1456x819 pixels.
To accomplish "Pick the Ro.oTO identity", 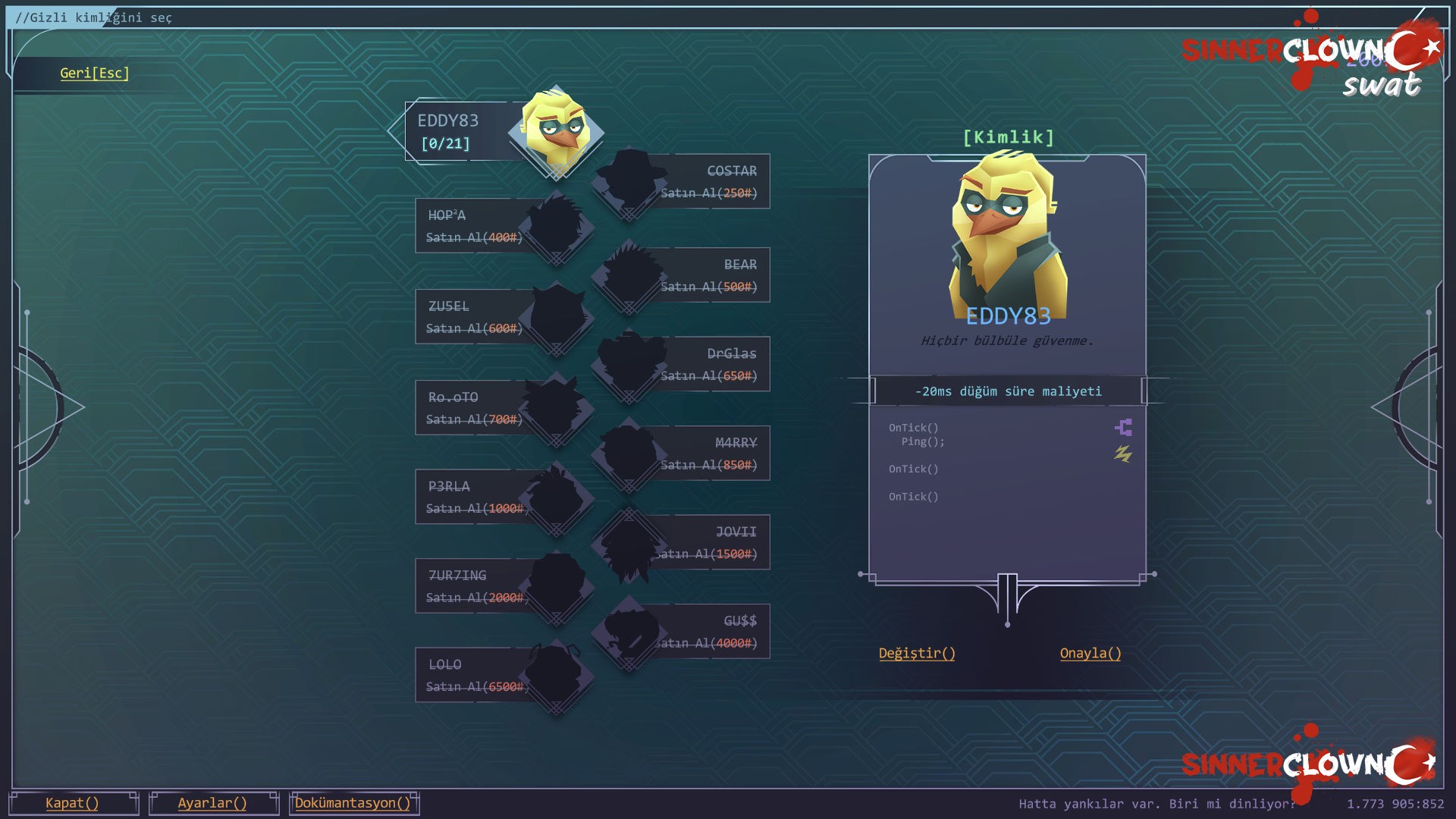I will tap(475, 408).
